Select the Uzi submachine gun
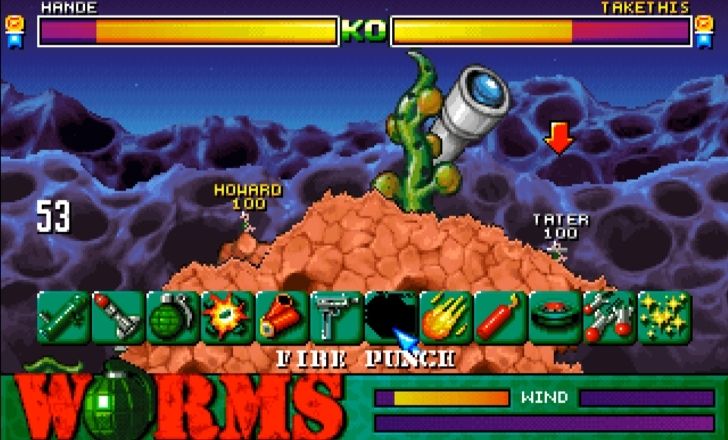This screenshot has height=440, width=728. 336,316
